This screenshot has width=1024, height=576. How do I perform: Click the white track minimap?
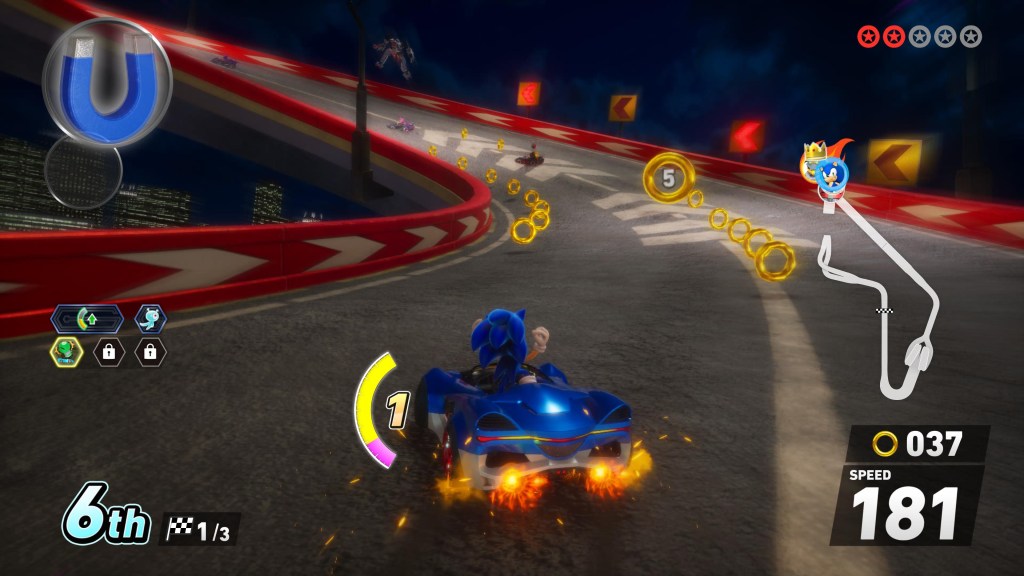click(880, 300)
